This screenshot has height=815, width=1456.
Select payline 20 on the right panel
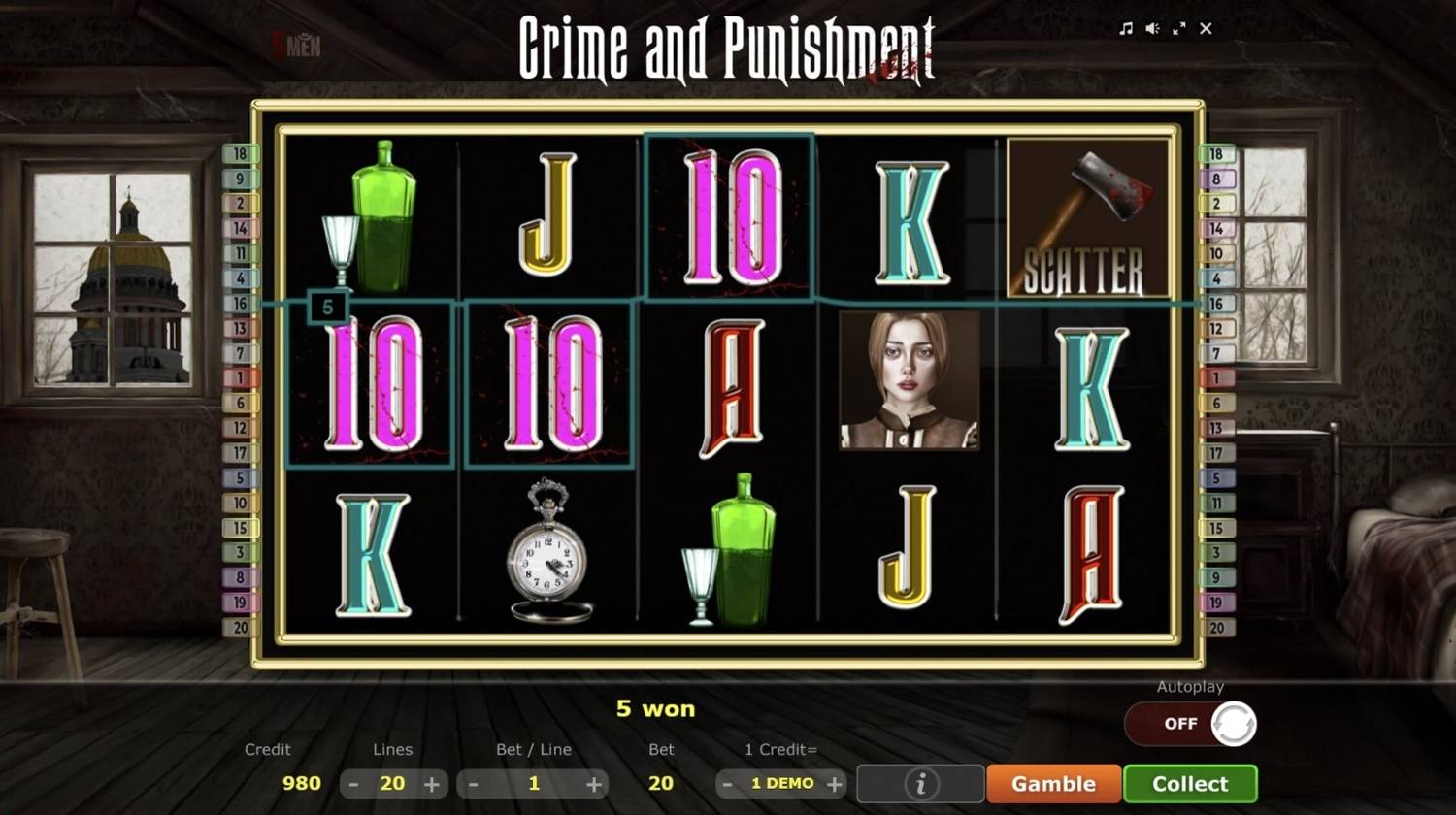[x=1216, y=626]
